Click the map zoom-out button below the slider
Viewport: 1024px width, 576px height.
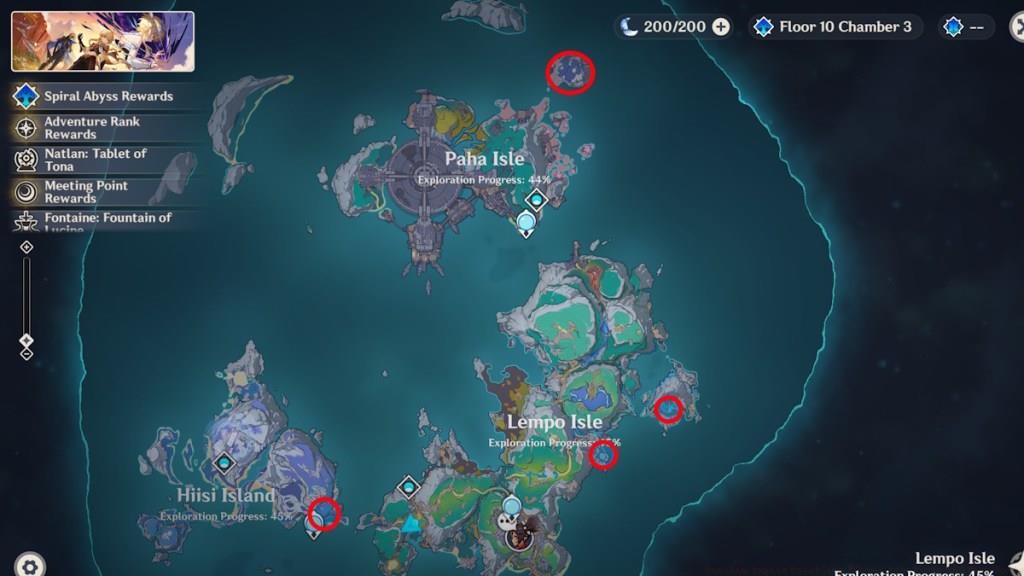(27, 354)
